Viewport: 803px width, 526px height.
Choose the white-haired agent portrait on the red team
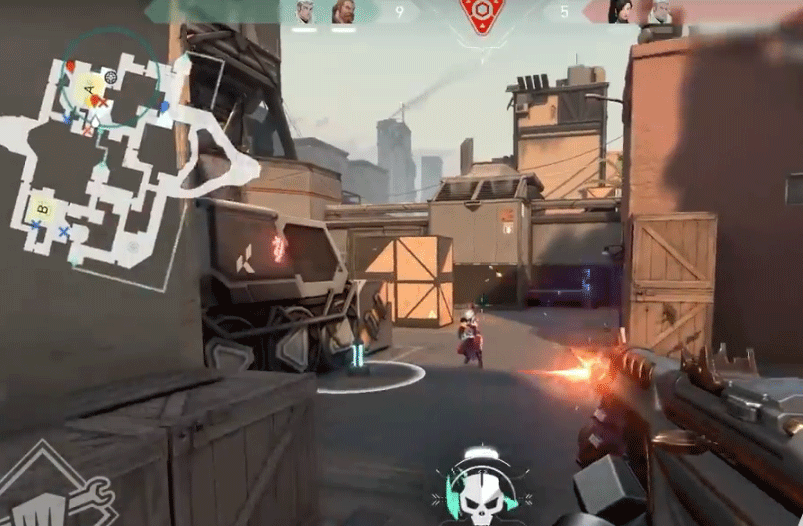[661, 12]
